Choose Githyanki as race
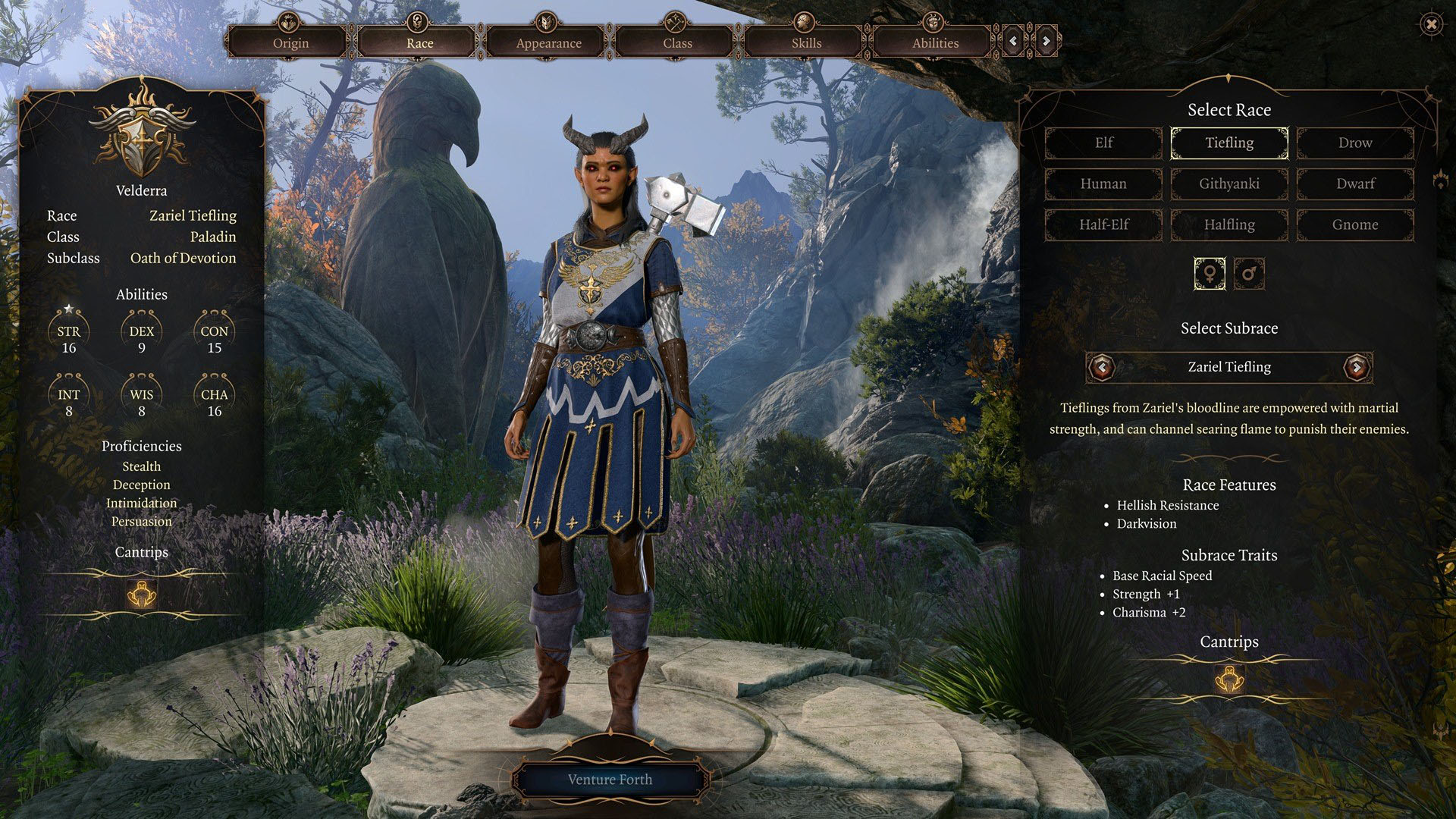The width and height of the screenshot is (1456, 819). click(x=1229, y=184)
